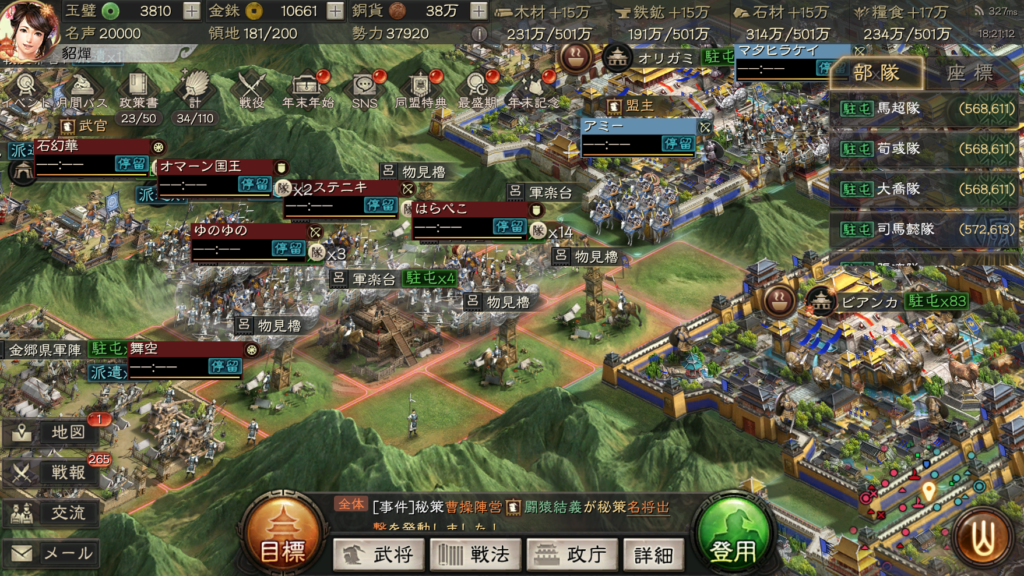The image size is (1024, 576).
Task: Open the 地図 map button
Action: (52, 433)
